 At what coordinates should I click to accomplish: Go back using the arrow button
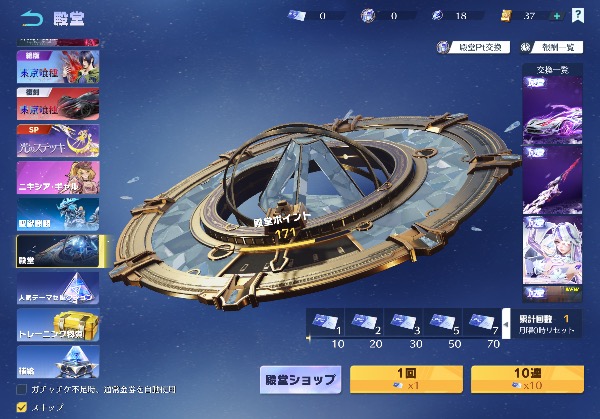[x=31, y=17]
